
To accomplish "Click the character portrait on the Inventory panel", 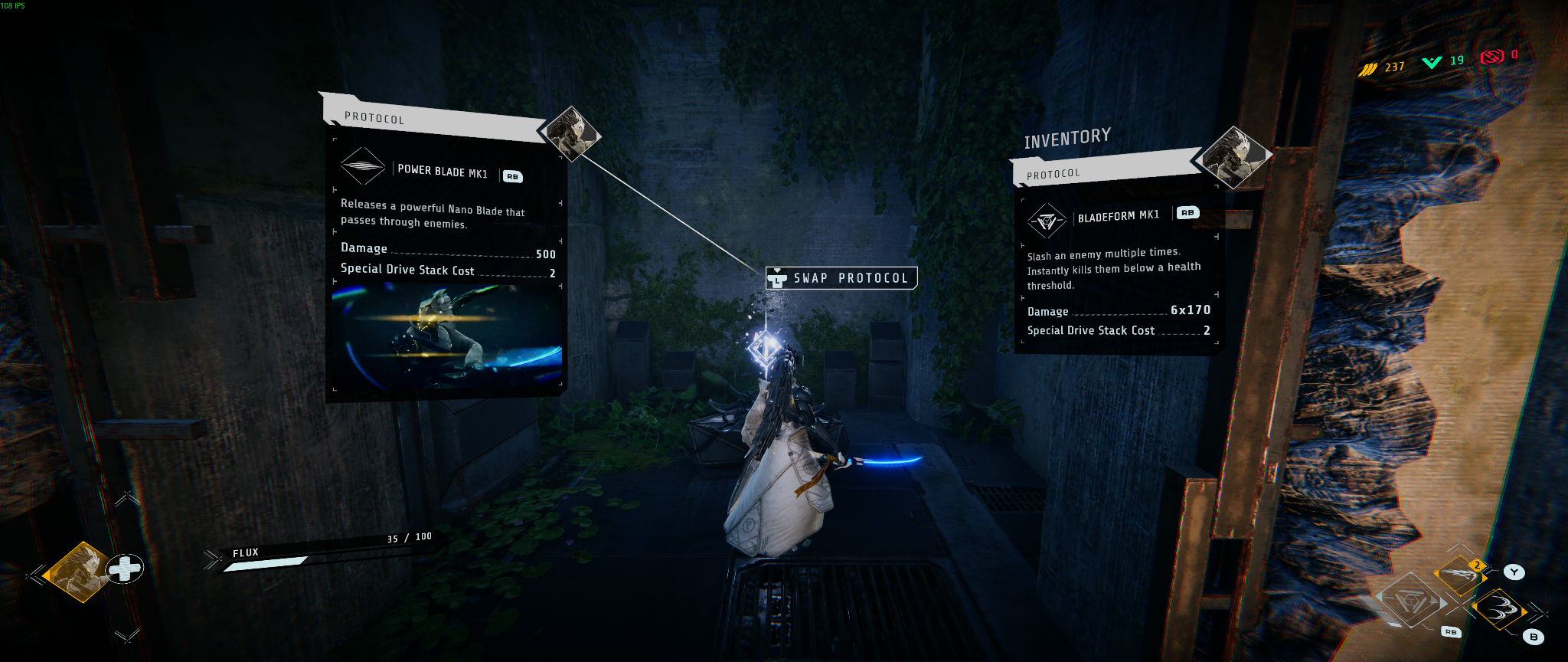I will pyautogui.click(x=1231, y=157).
